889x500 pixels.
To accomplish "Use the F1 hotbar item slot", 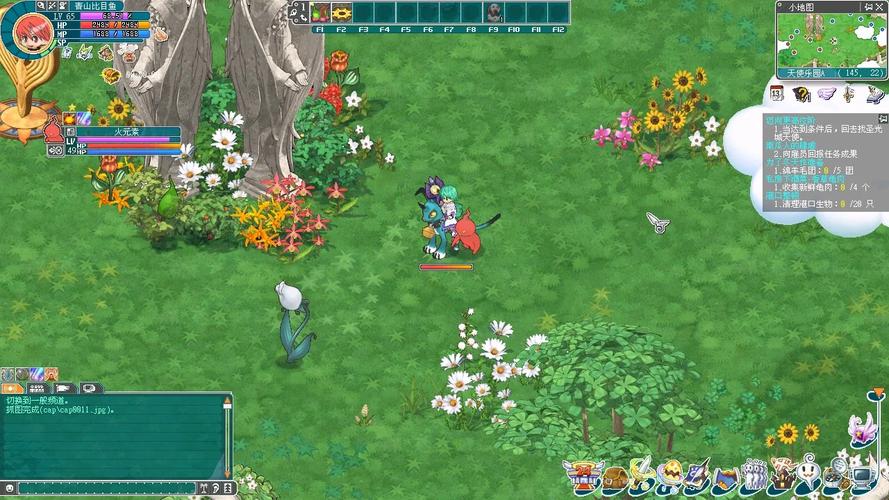I will point(320,13).
